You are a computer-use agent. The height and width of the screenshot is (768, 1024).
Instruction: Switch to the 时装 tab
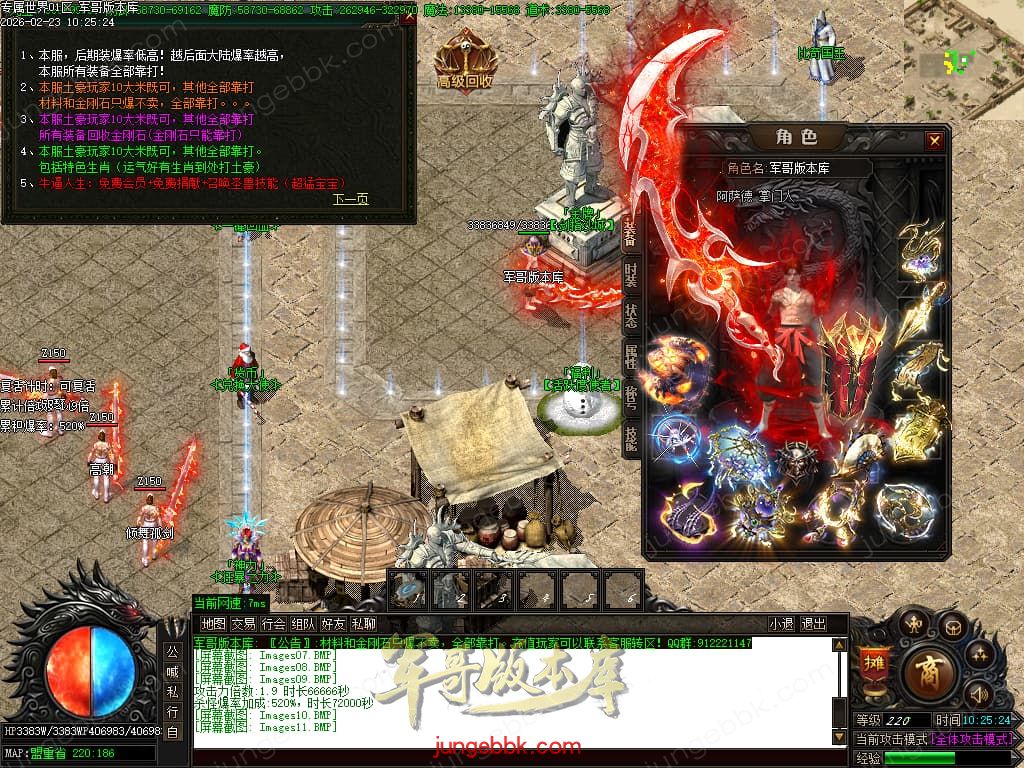(x=631, y=273)
